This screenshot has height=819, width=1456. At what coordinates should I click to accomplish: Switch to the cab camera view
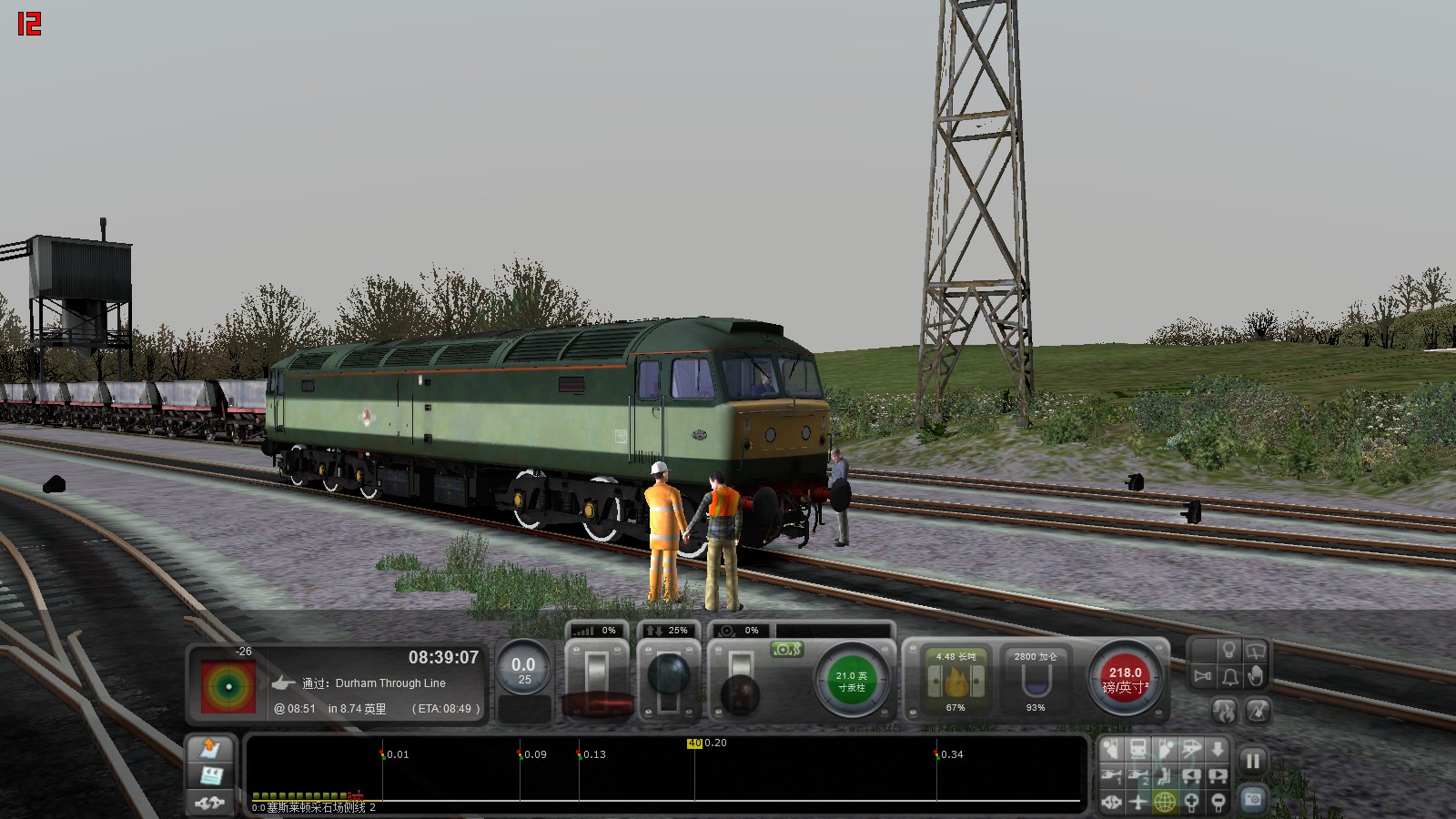click(x=1137, y=748)
